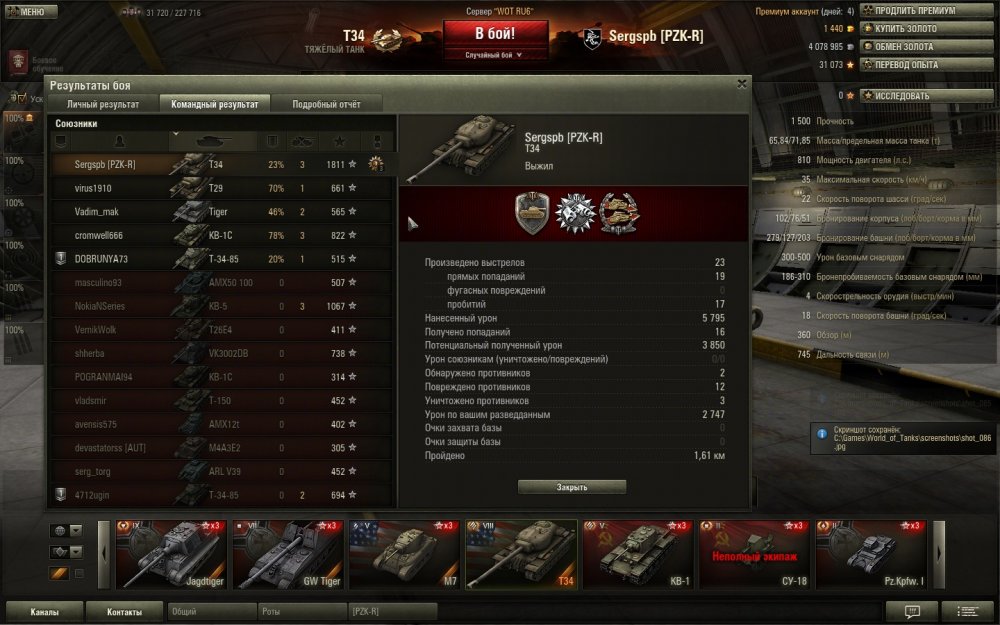Select Jagdtiger in tank carousel
This screenshot has height=625, width=1000.
(171, 554)
